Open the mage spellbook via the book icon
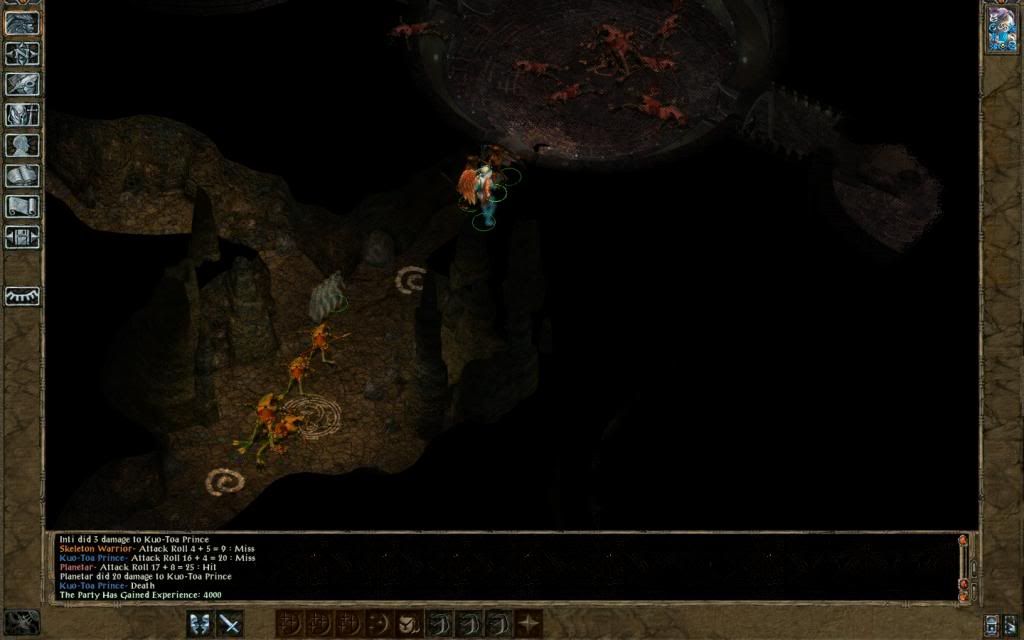Image resolution: width=1024 pixels, height=640 pixels. point(22,176)
